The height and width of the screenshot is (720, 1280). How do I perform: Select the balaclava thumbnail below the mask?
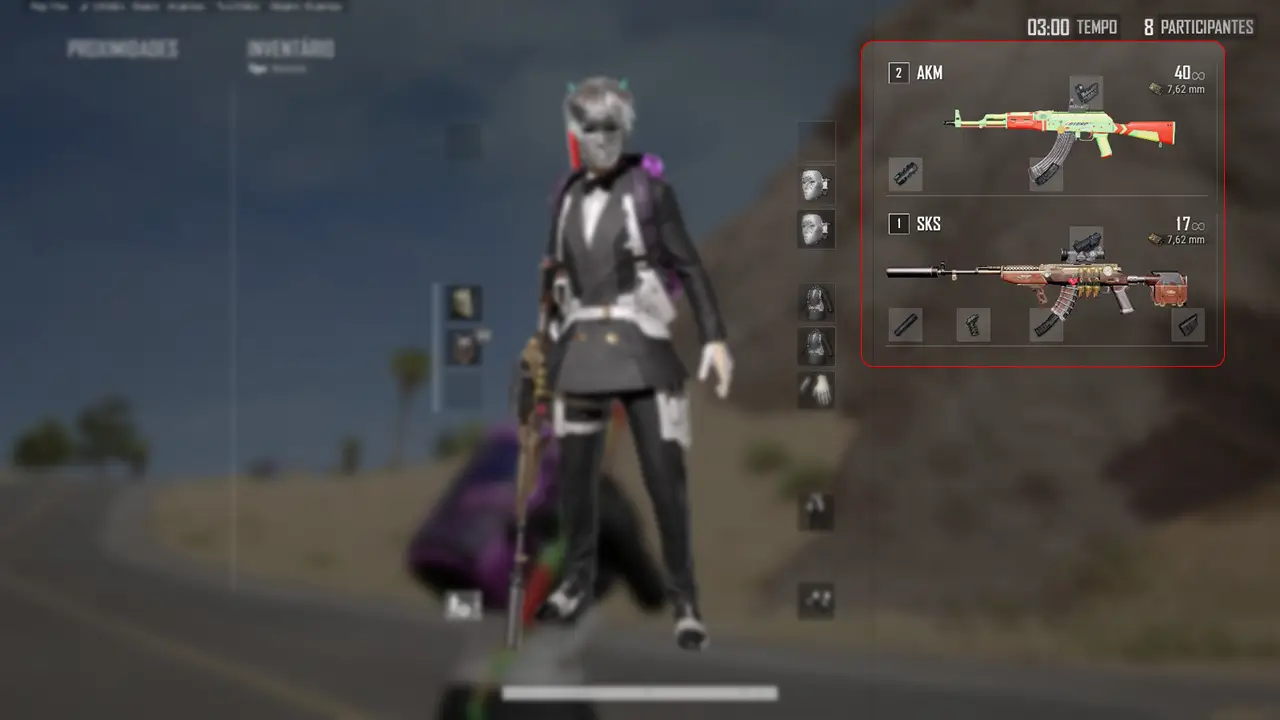pyautogui.click(x=815, y=227)
